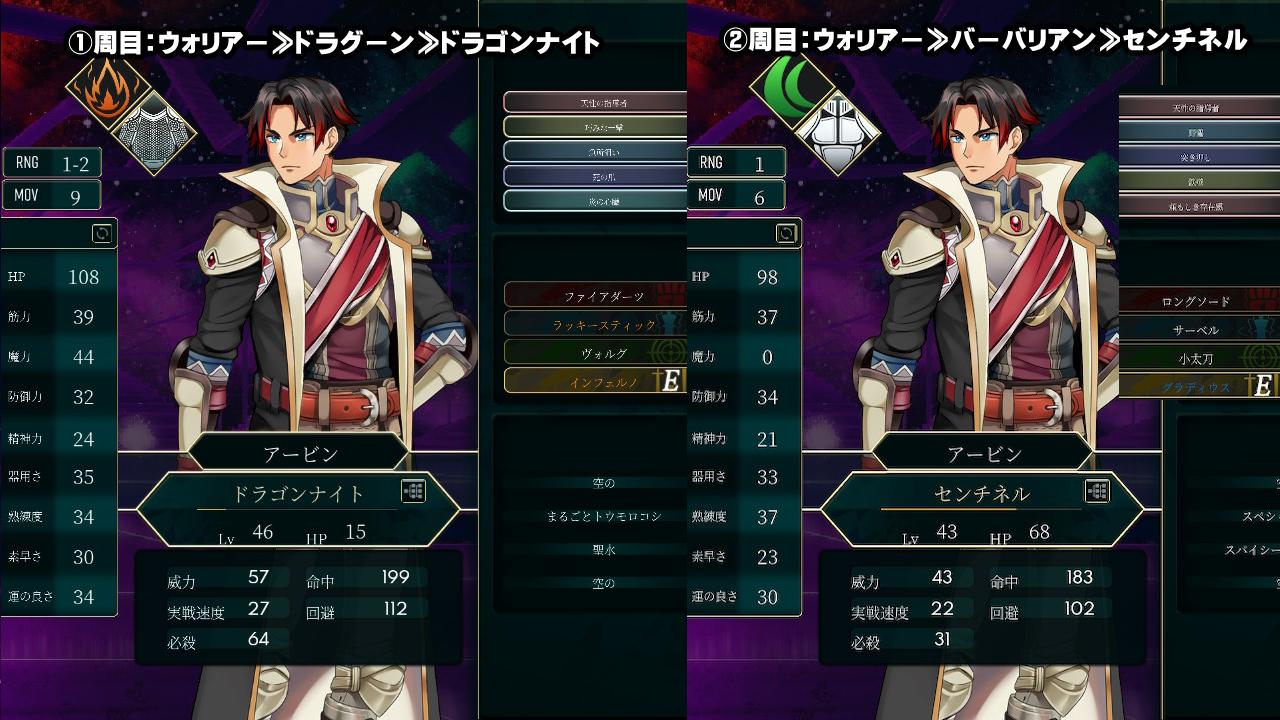This screenshot has height=720, width=1280.
Task: Select the 聖水 item row
Action: (x=603, y=549)
